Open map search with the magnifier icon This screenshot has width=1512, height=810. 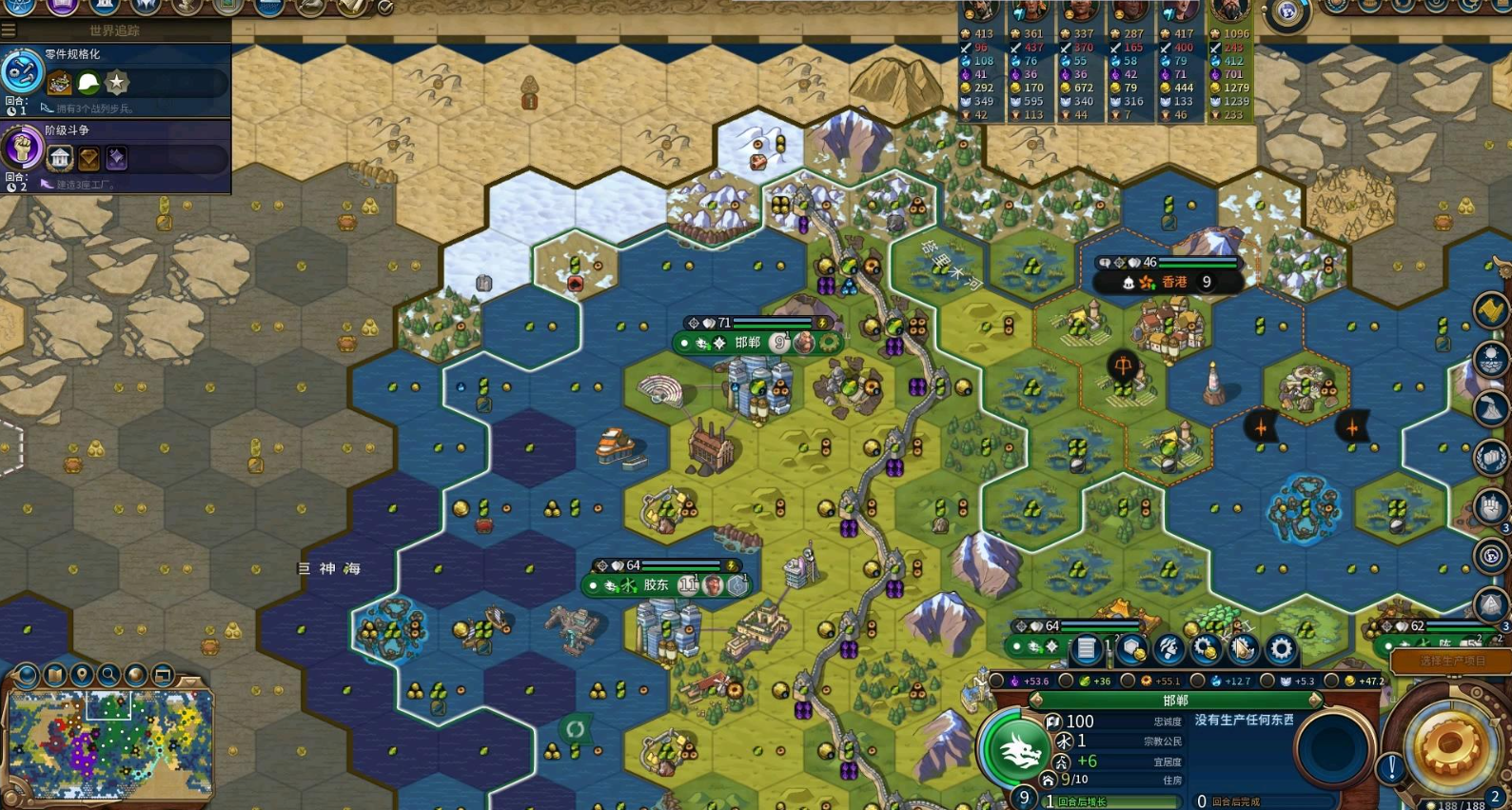click(x=108, y=676)
